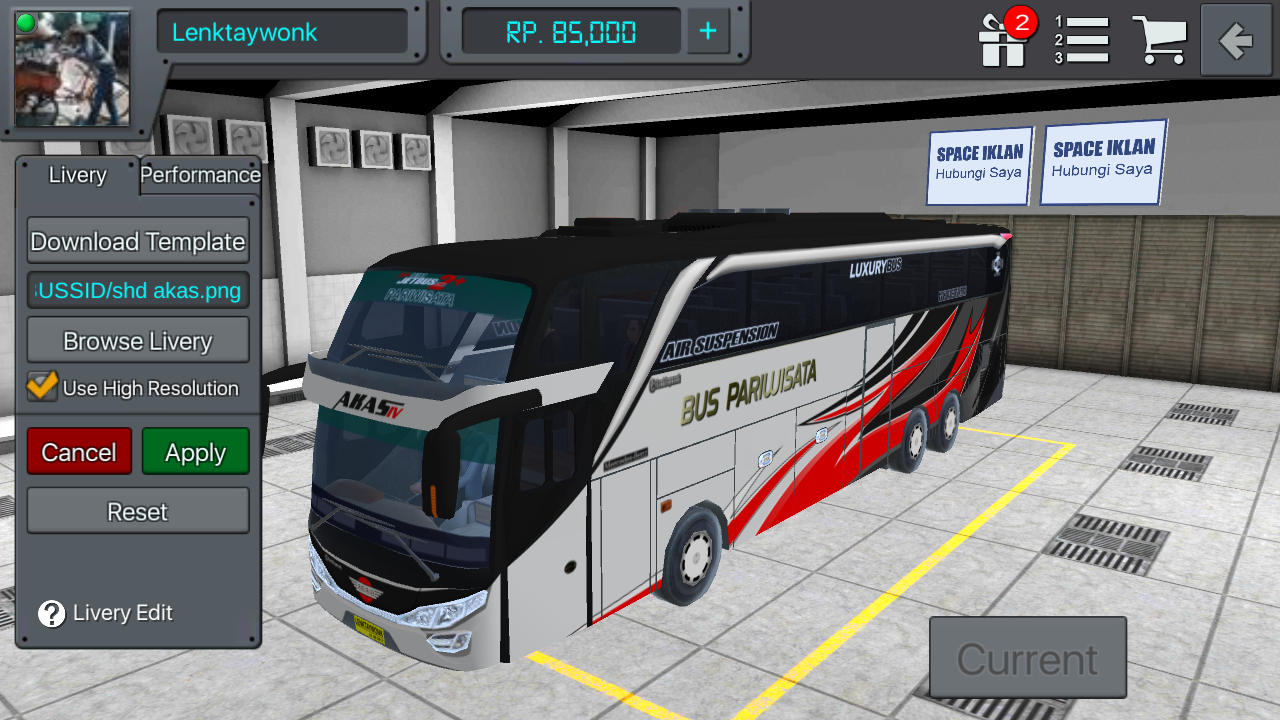Screen dimensions: 1280x720
Task: Reset the bus livery
Action: coord(137,511)
